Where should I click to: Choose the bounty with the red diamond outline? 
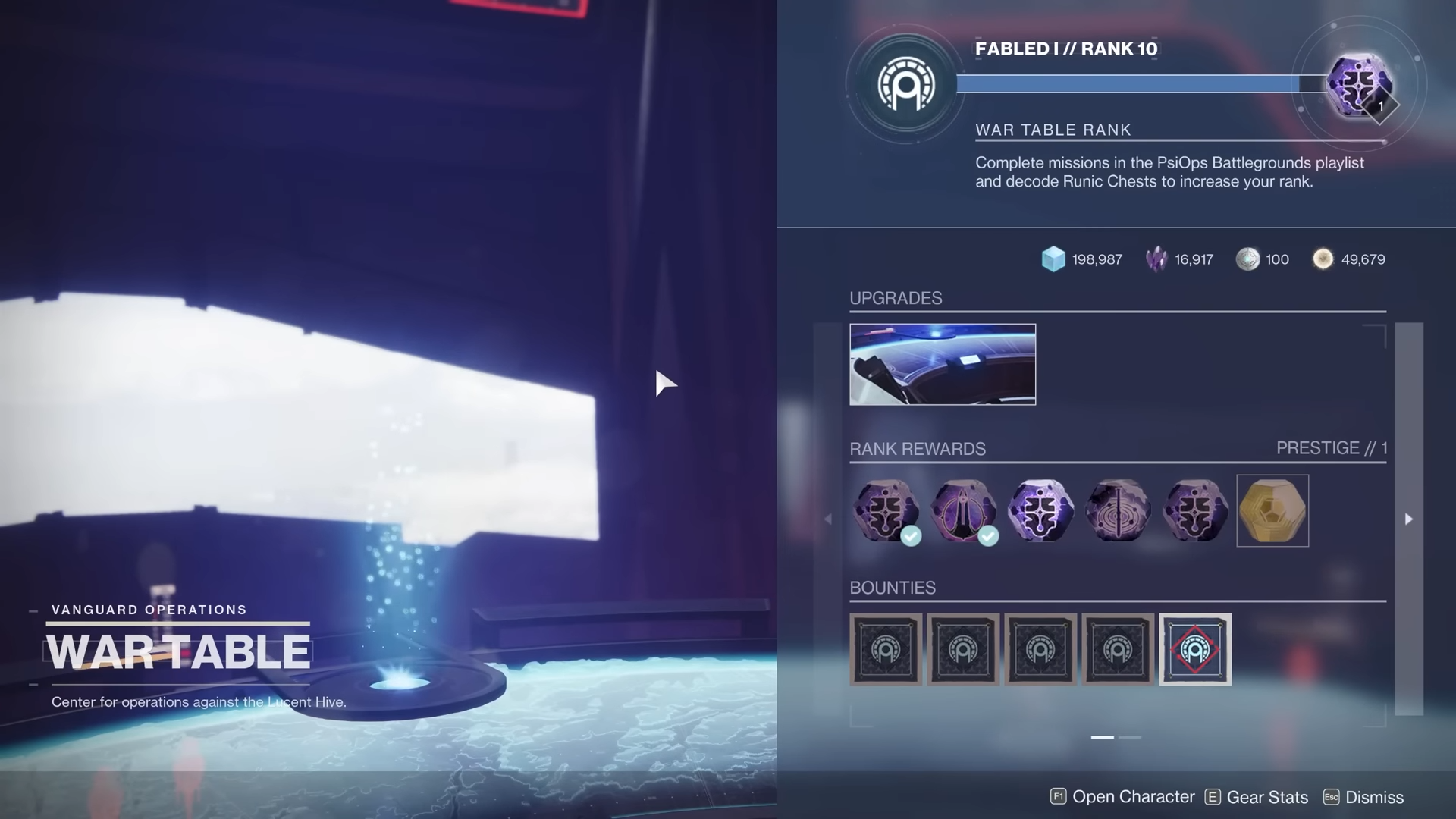click(1194, 649)
